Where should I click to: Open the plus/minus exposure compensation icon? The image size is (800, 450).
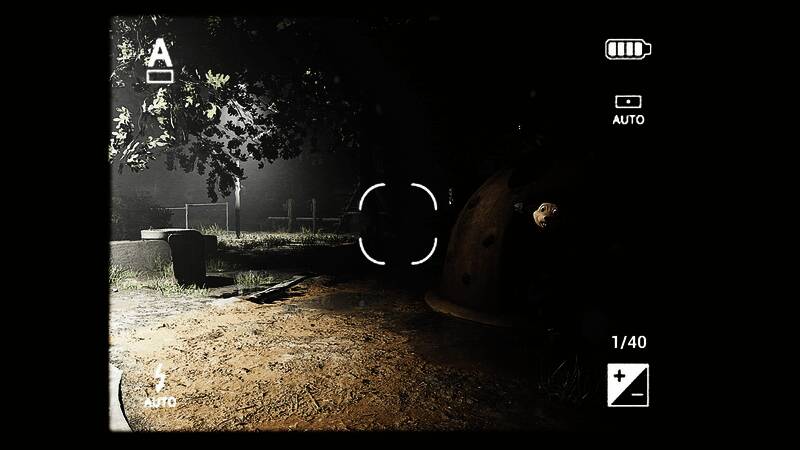click(x=628, y=385)
